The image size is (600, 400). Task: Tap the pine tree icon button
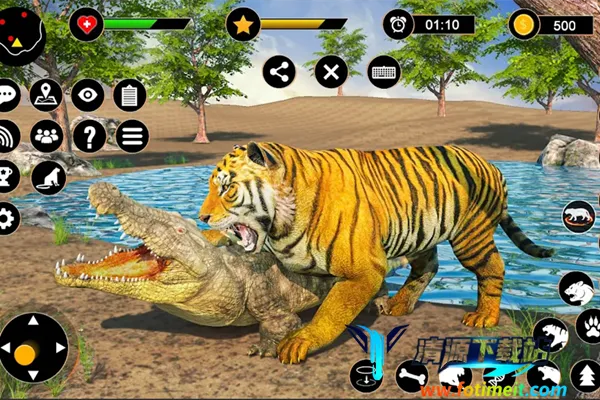pyautogui.click(x=585, y=375)
